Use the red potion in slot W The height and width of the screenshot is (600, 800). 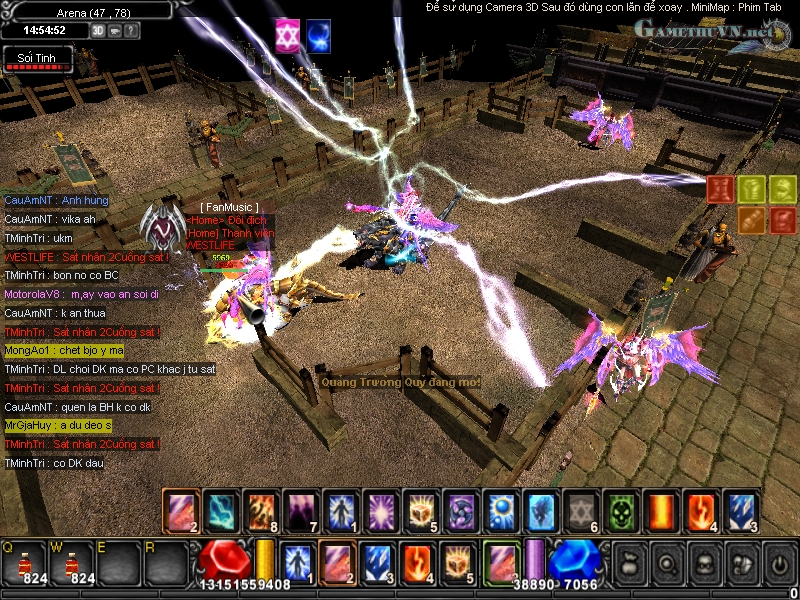click(74, 562)
